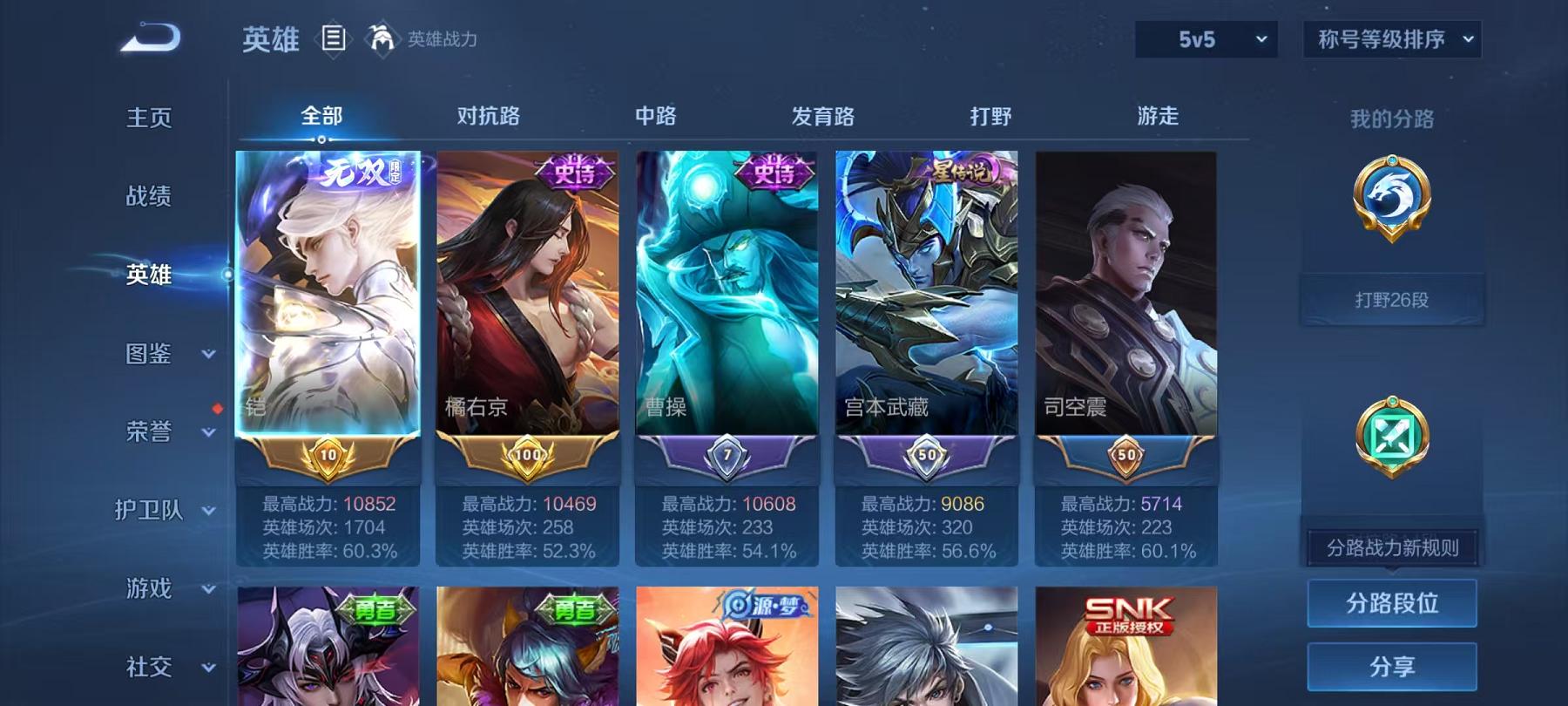The height and width of the screenshot is (706, 1568).
Task: Open the 称号等级排序 sorting dropdown
Action: 1391,39
